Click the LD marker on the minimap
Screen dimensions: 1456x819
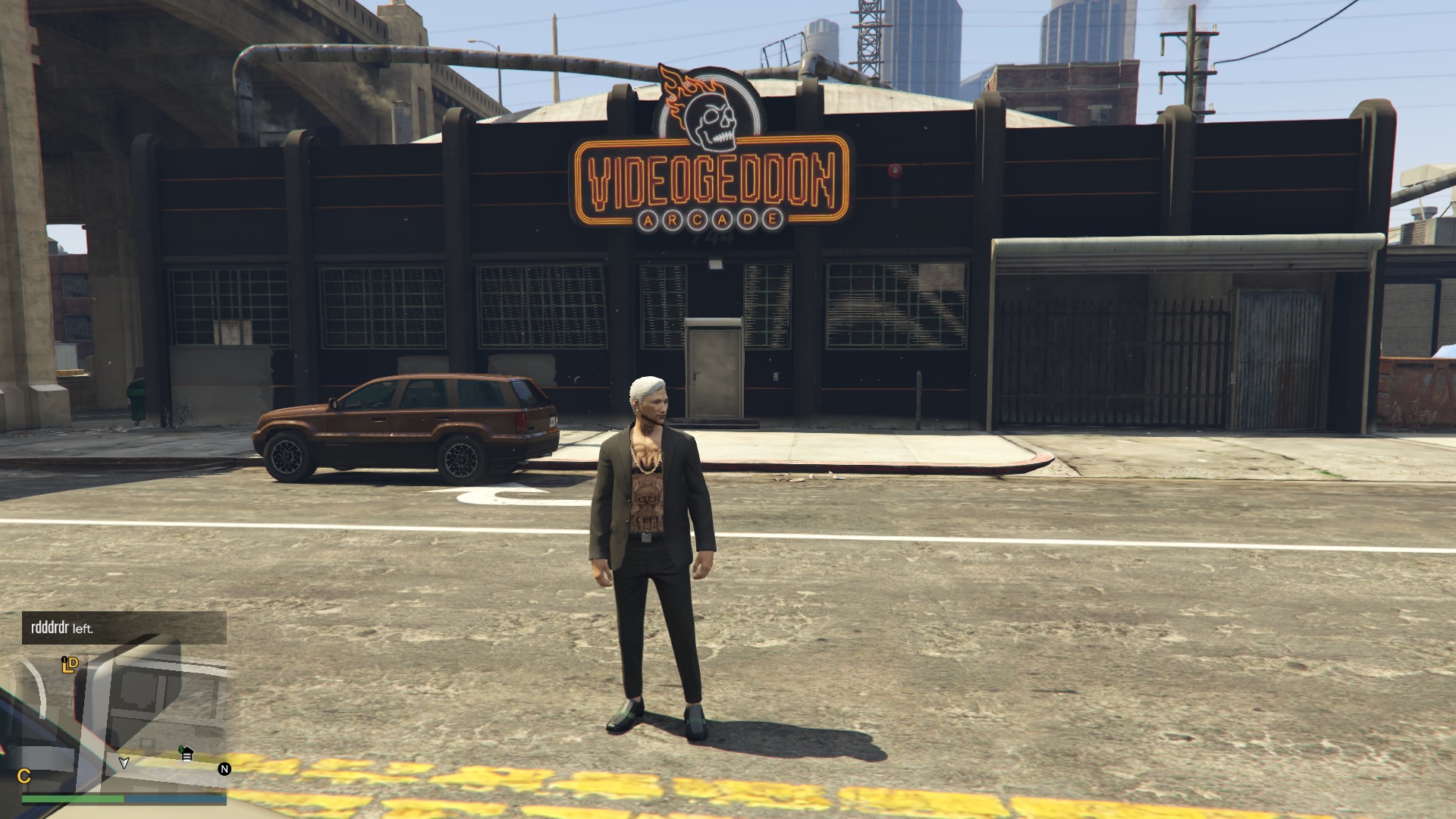(71, 665)
